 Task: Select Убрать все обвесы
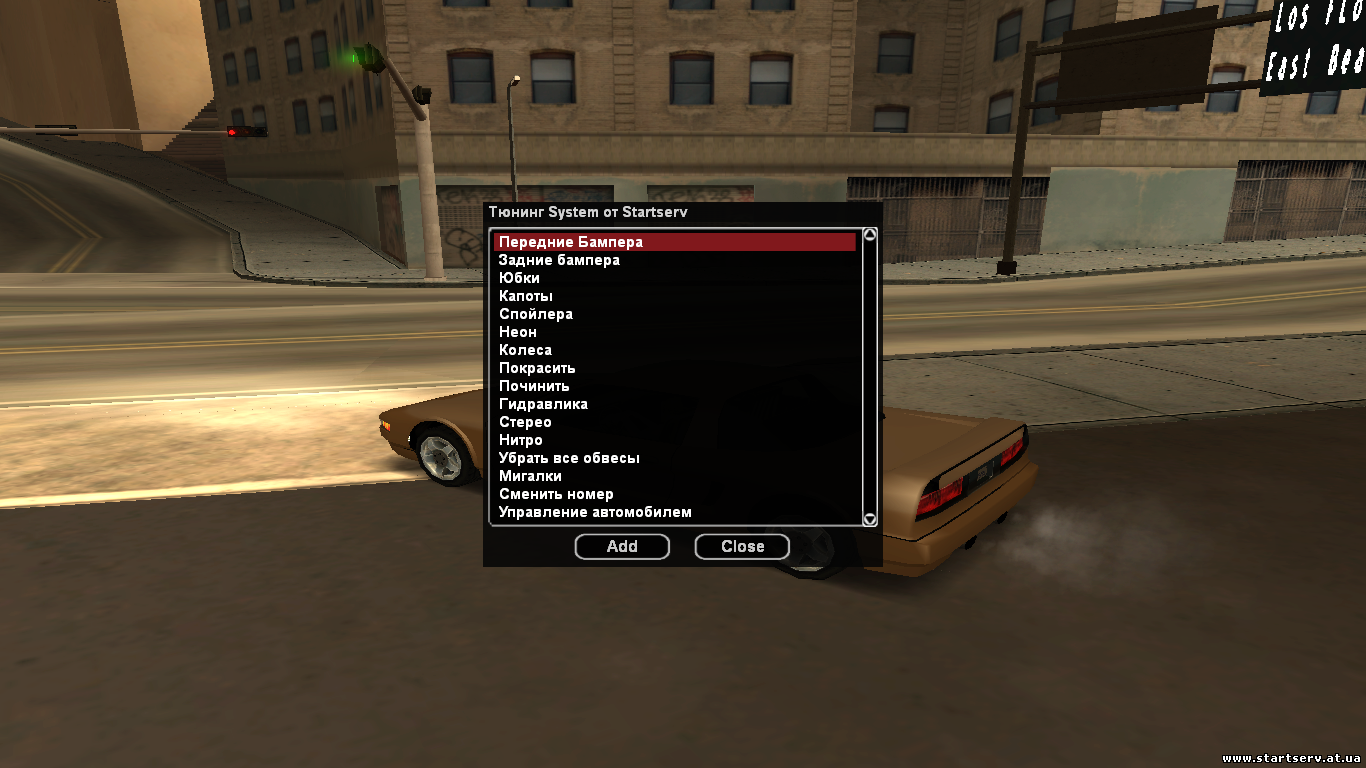point(569,458)
